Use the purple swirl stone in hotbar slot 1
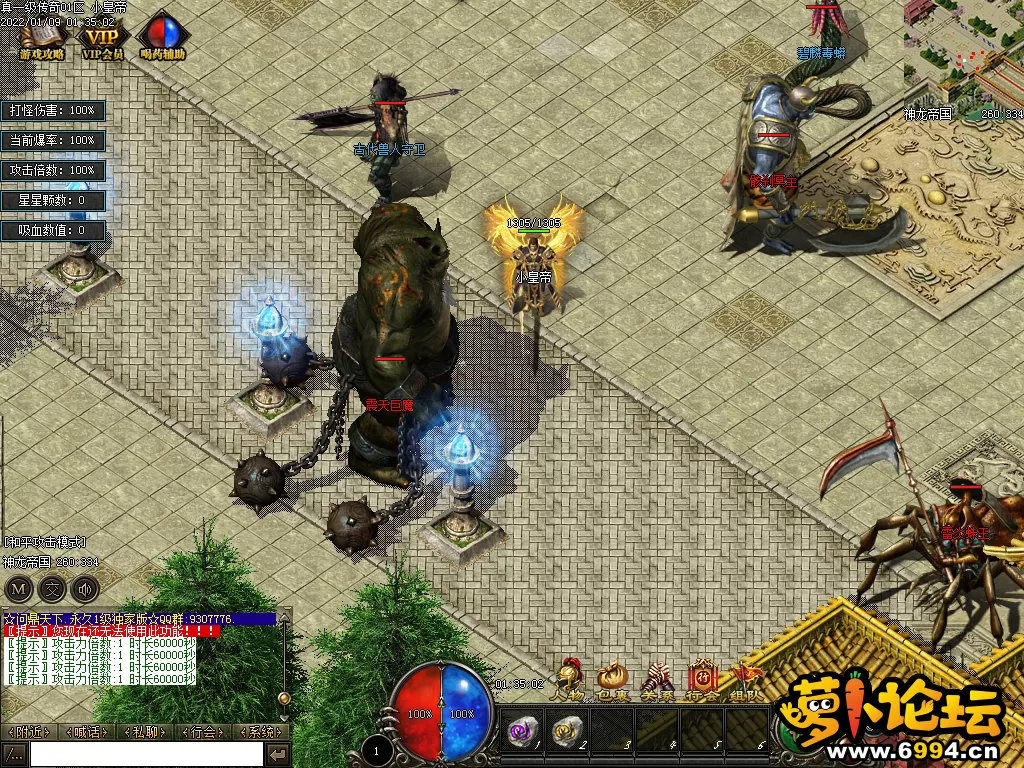The height and width of the screenshot is (768, 1024). tap(521, 731)
